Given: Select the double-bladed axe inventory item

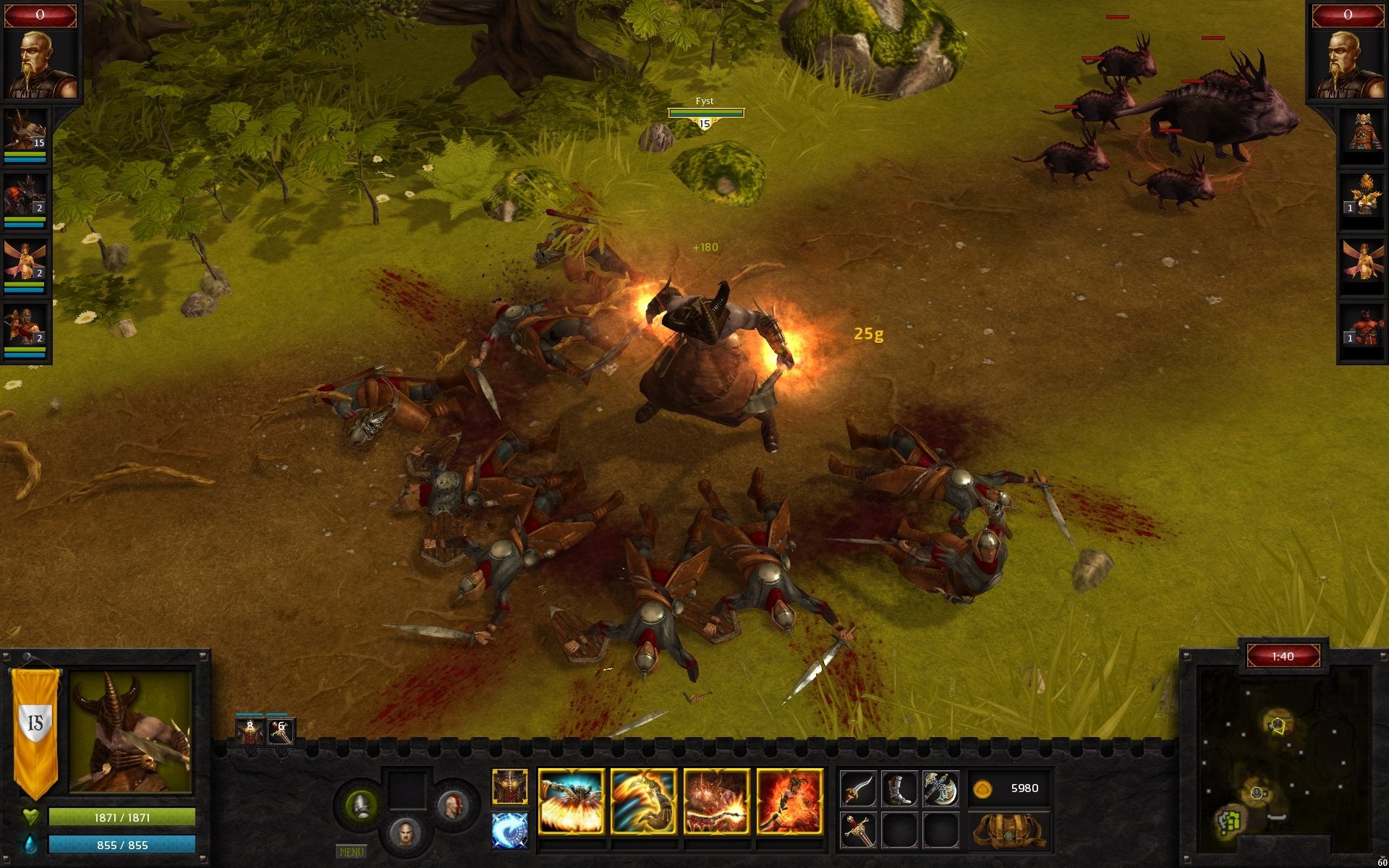Looking at the screenshot, I should [940, 788].
